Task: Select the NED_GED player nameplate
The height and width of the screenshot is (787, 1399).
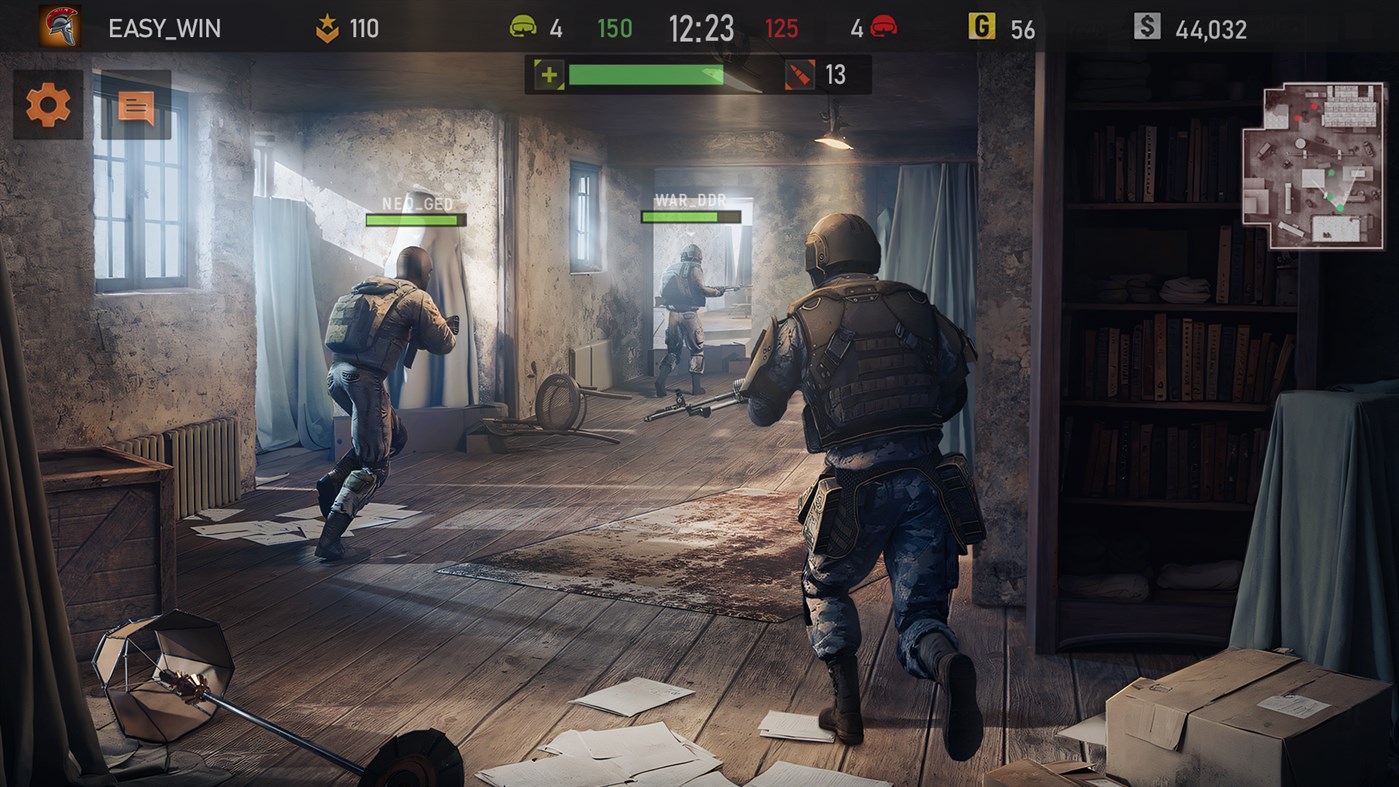Action: pyautogui.click(x=419, y=205)
